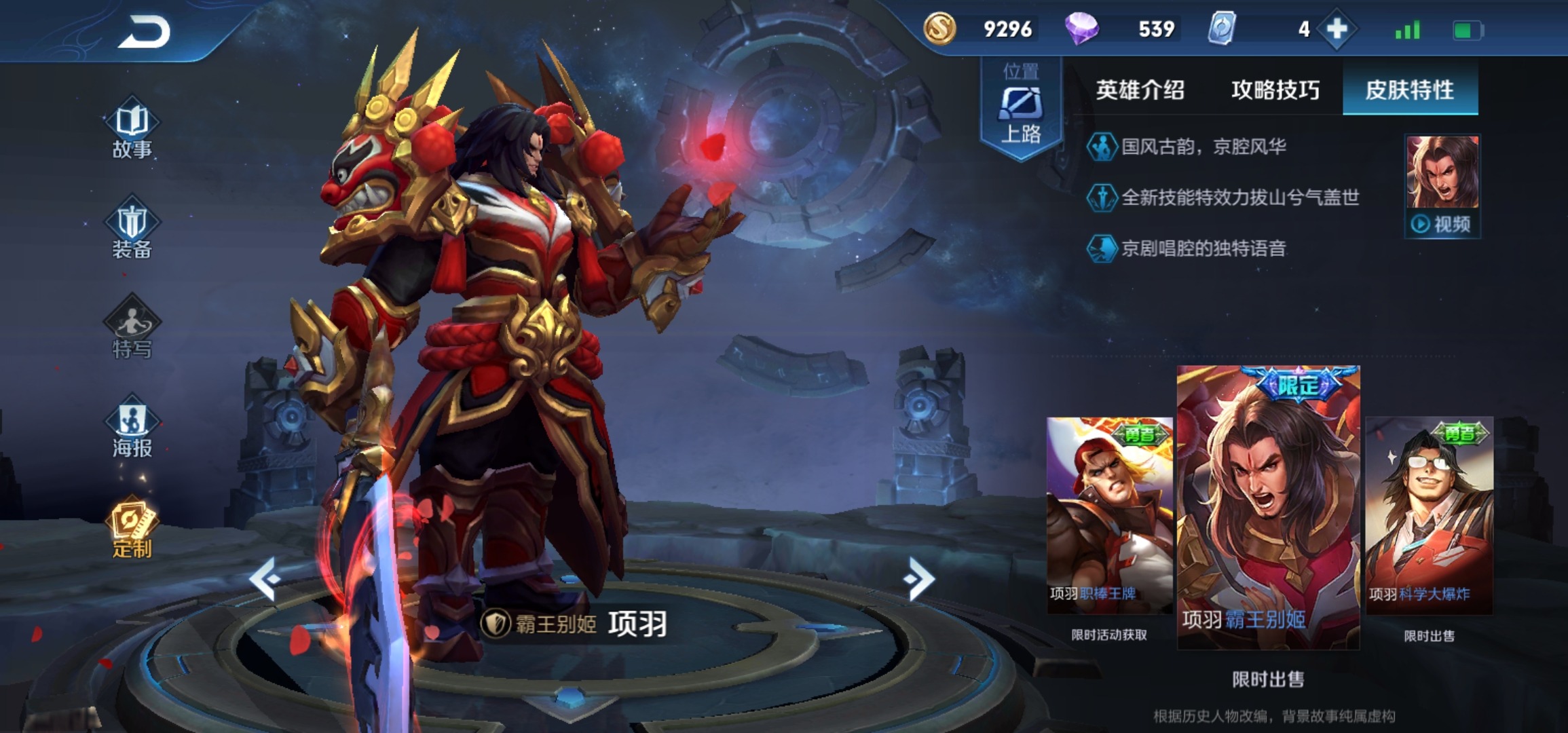Click the purple diamond currency icon
The image size is (1568, 733).
(1081, 29)
